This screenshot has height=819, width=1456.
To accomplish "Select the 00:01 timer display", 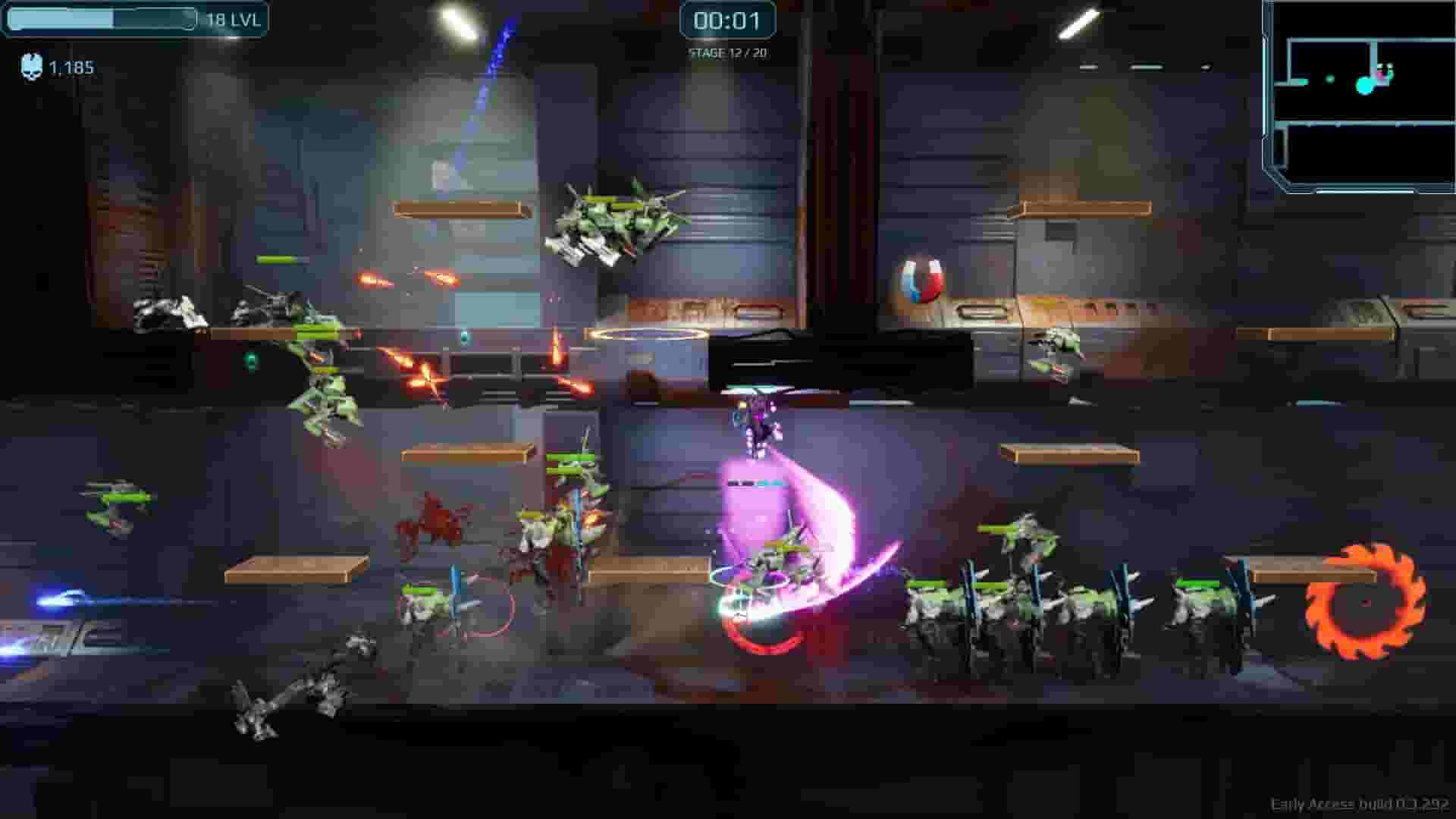I will click(x=726, y=23).
